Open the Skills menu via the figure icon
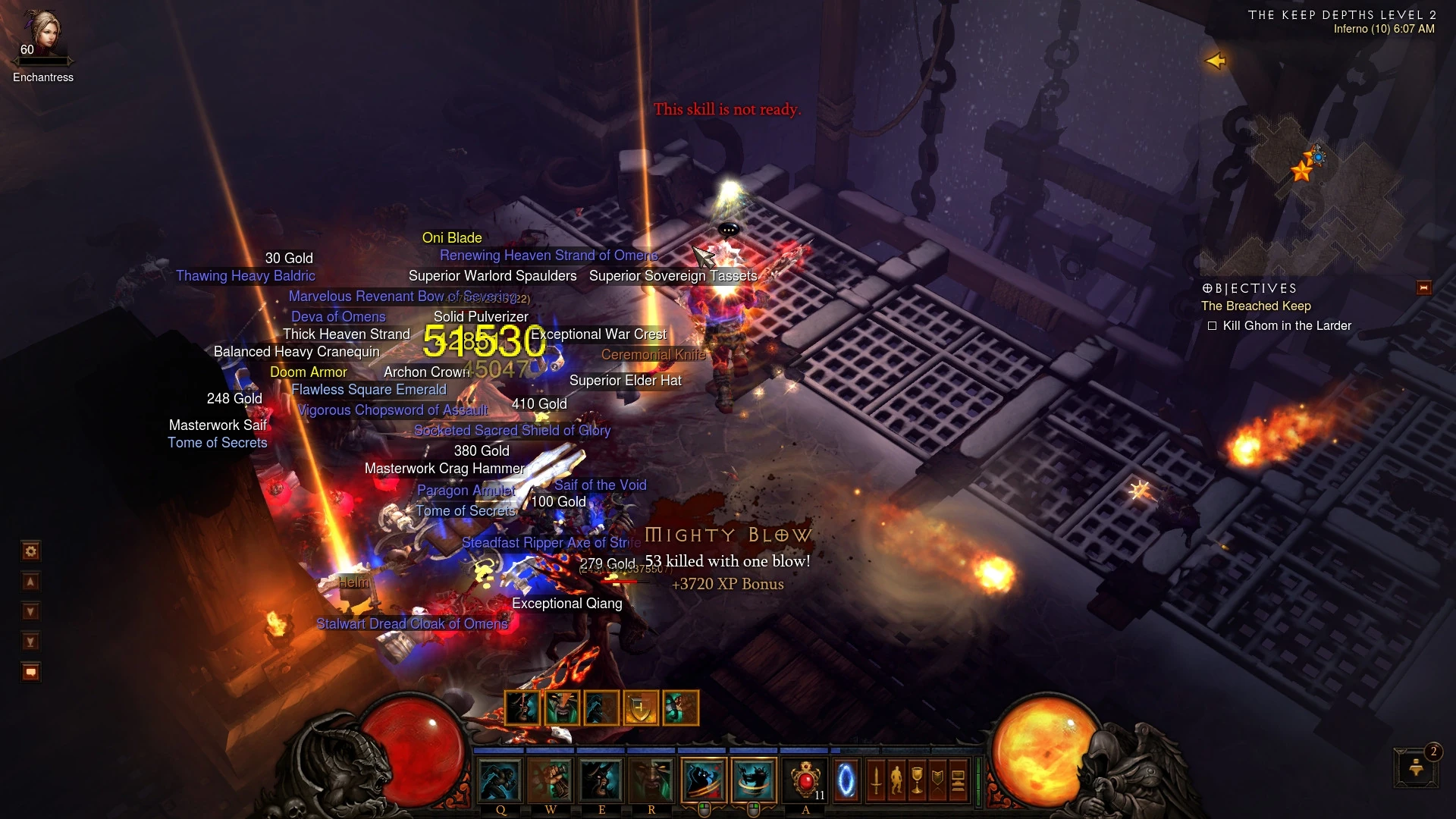The image size is (1456, 819). (x=897, y=781)
